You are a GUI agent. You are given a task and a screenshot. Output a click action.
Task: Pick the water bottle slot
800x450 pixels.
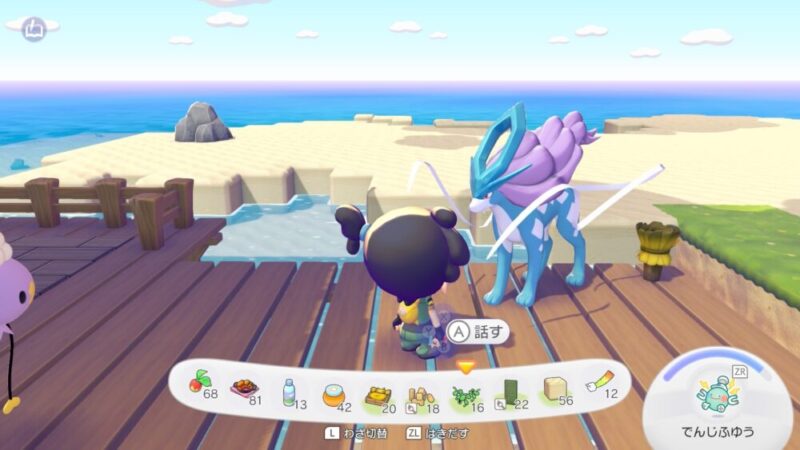tap(289, 389)
